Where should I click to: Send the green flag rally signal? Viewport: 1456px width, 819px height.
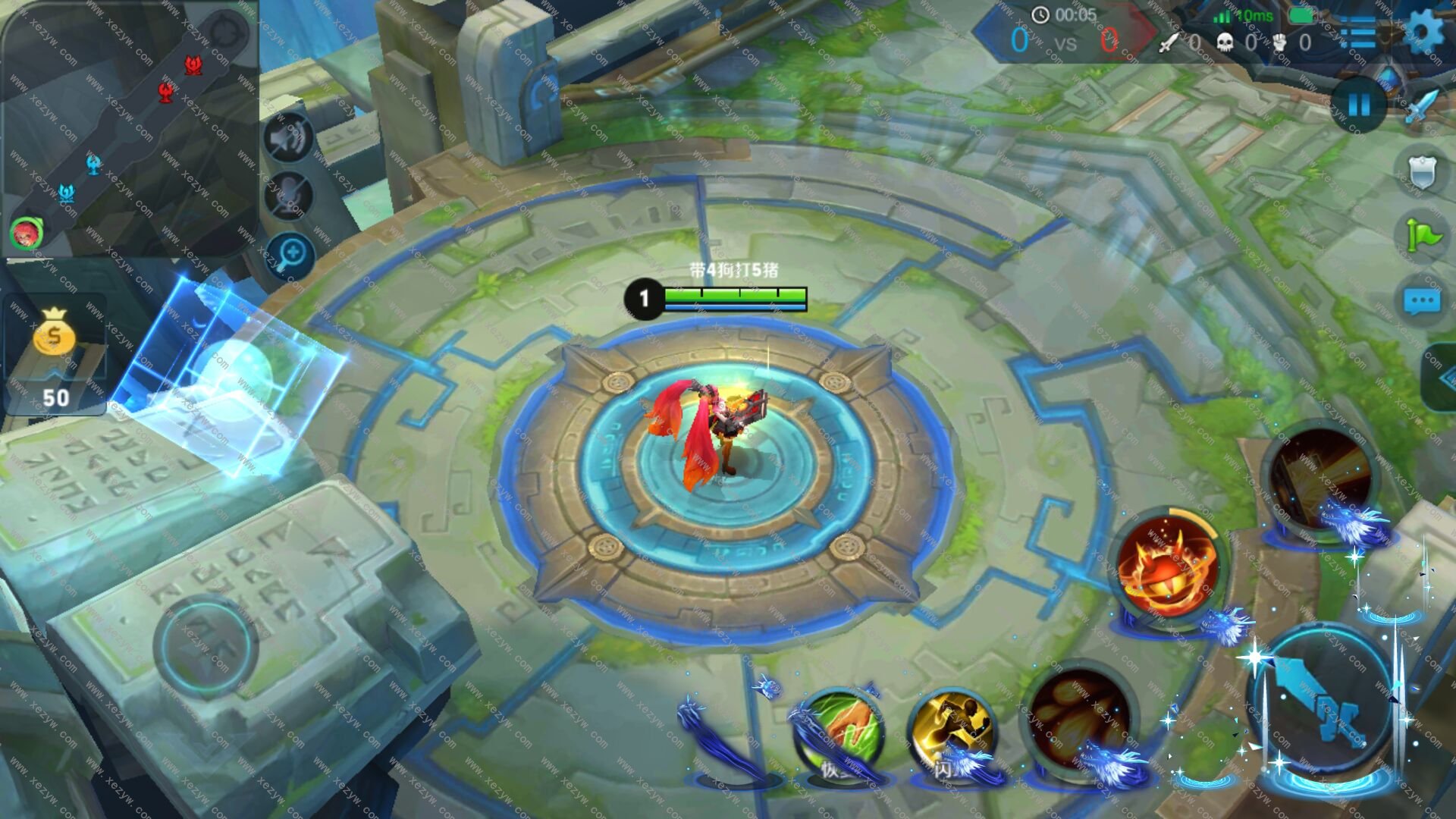(x=1422, y=235)
